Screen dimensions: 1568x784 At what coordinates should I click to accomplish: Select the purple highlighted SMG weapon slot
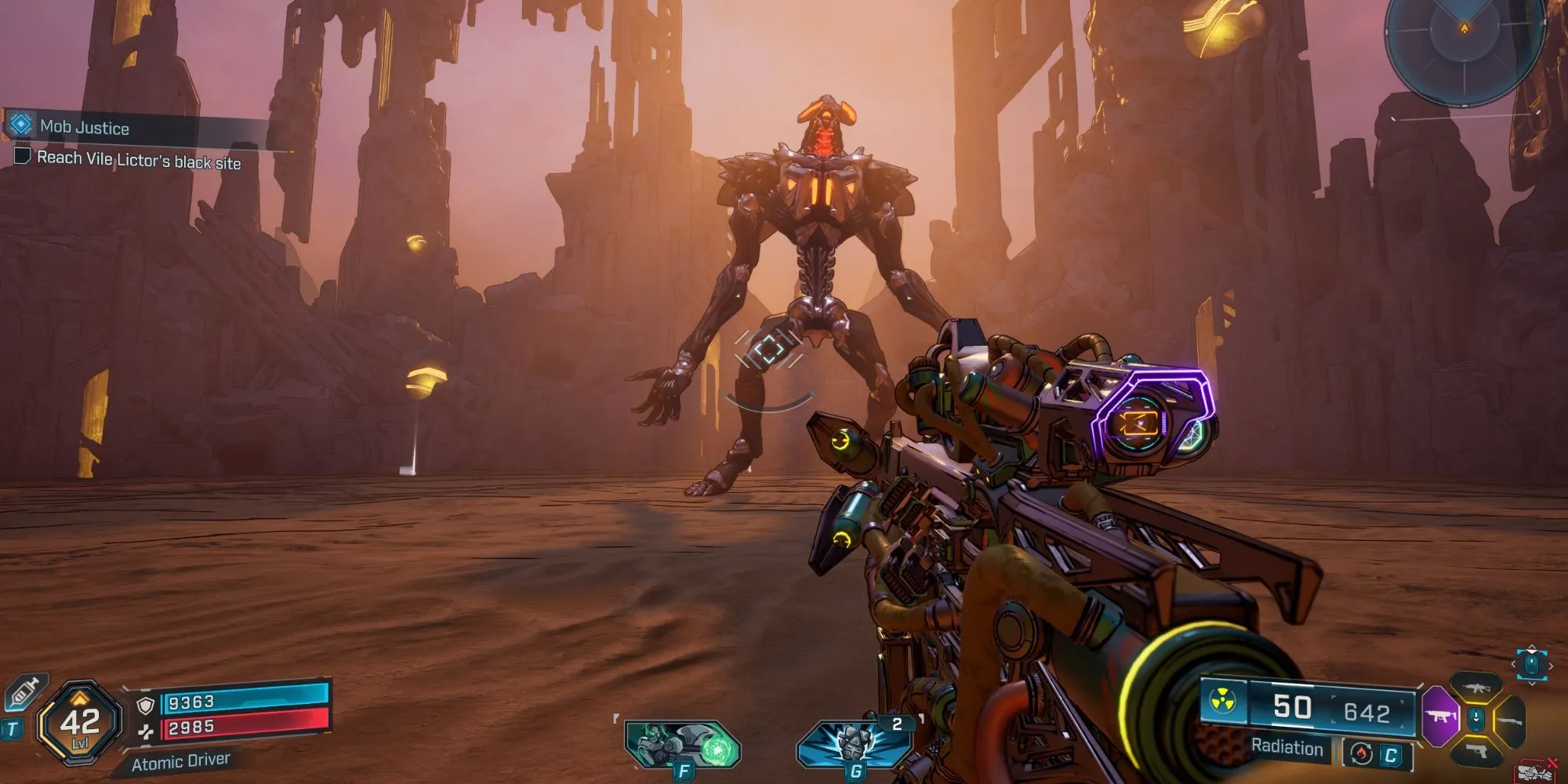(1439, 716)
